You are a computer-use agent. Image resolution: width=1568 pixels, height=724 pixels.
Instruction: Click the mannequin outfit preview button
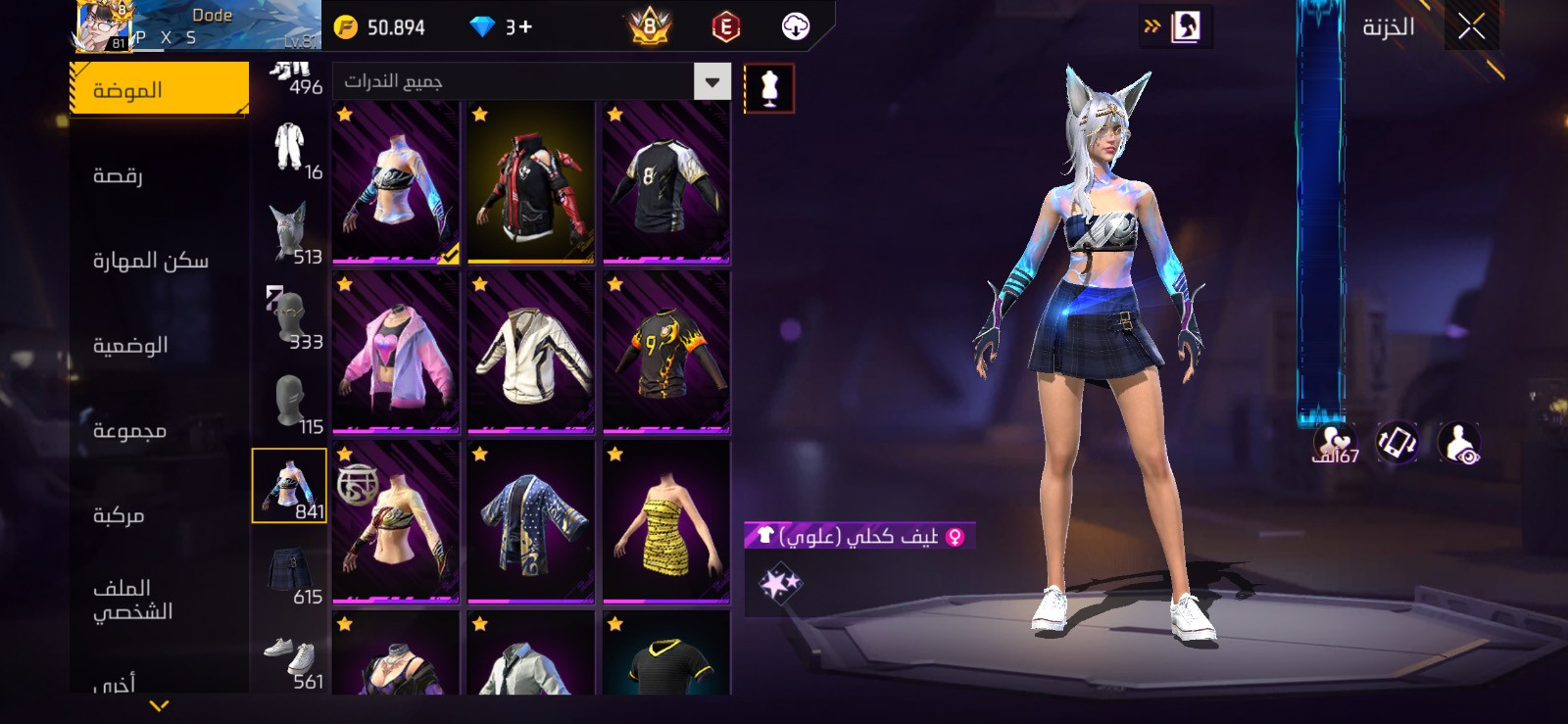click(769, 88)
